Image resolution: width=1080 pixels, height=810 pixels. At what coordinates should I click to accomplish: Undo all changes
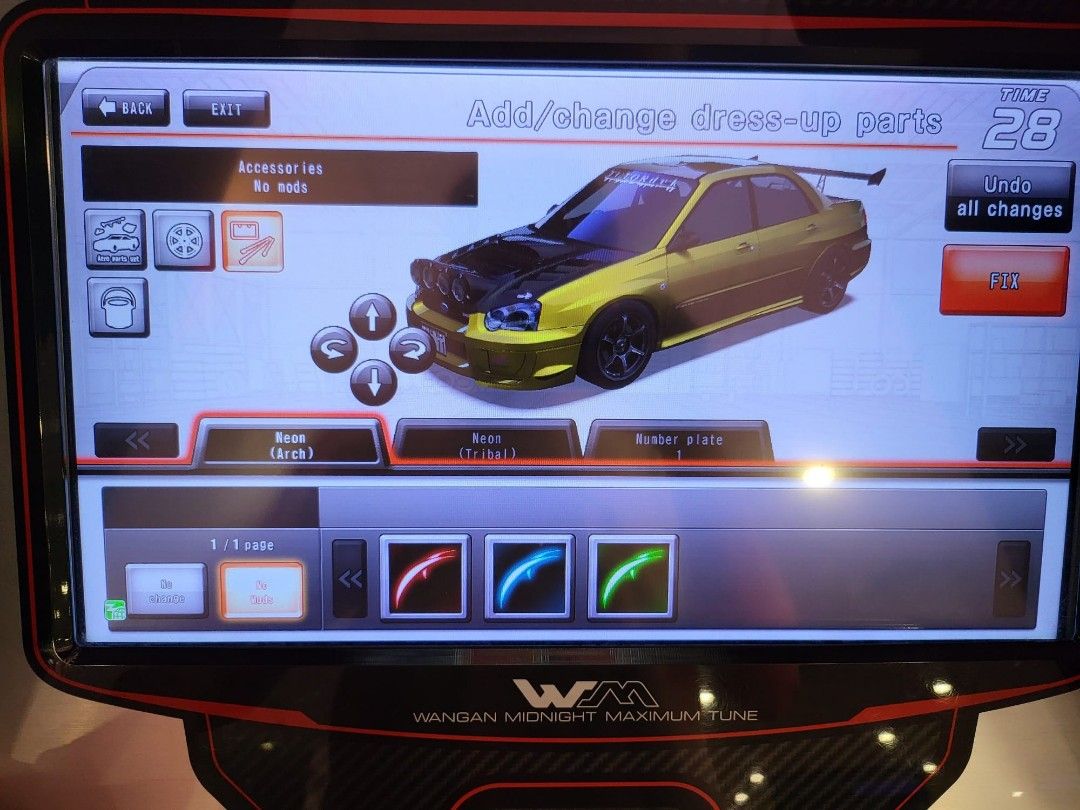tap(1008, 197)
